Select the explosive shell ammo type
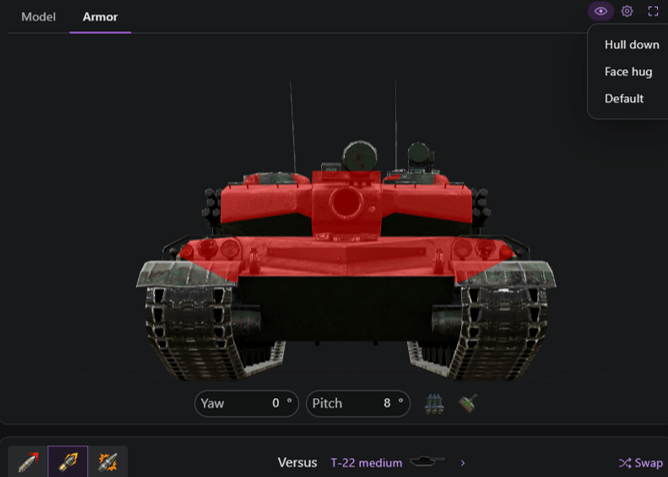Screen dimensions: 668x477 click(x=108, y=462)
